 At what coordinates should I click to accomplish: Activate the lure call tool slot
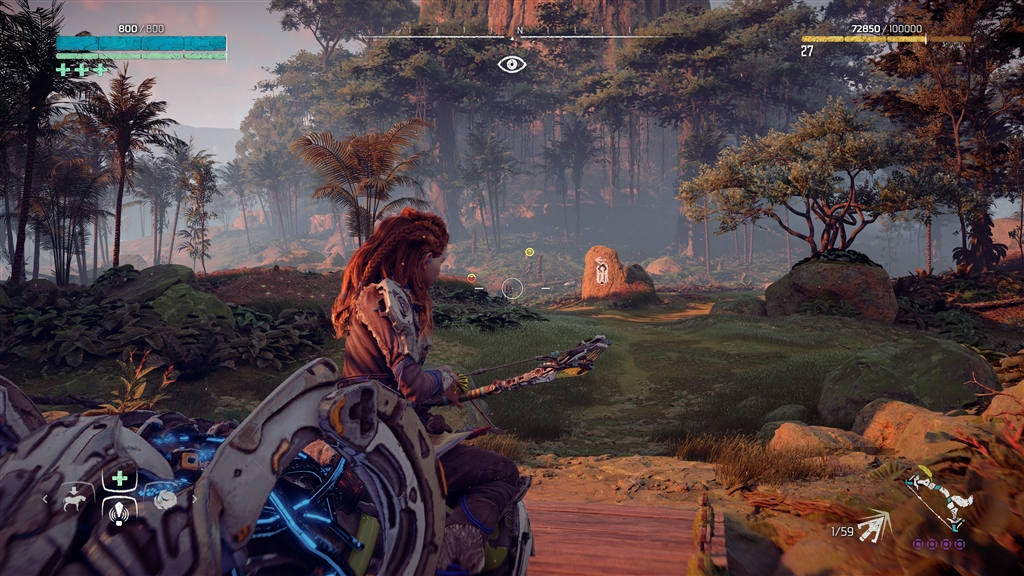[119, 513]
